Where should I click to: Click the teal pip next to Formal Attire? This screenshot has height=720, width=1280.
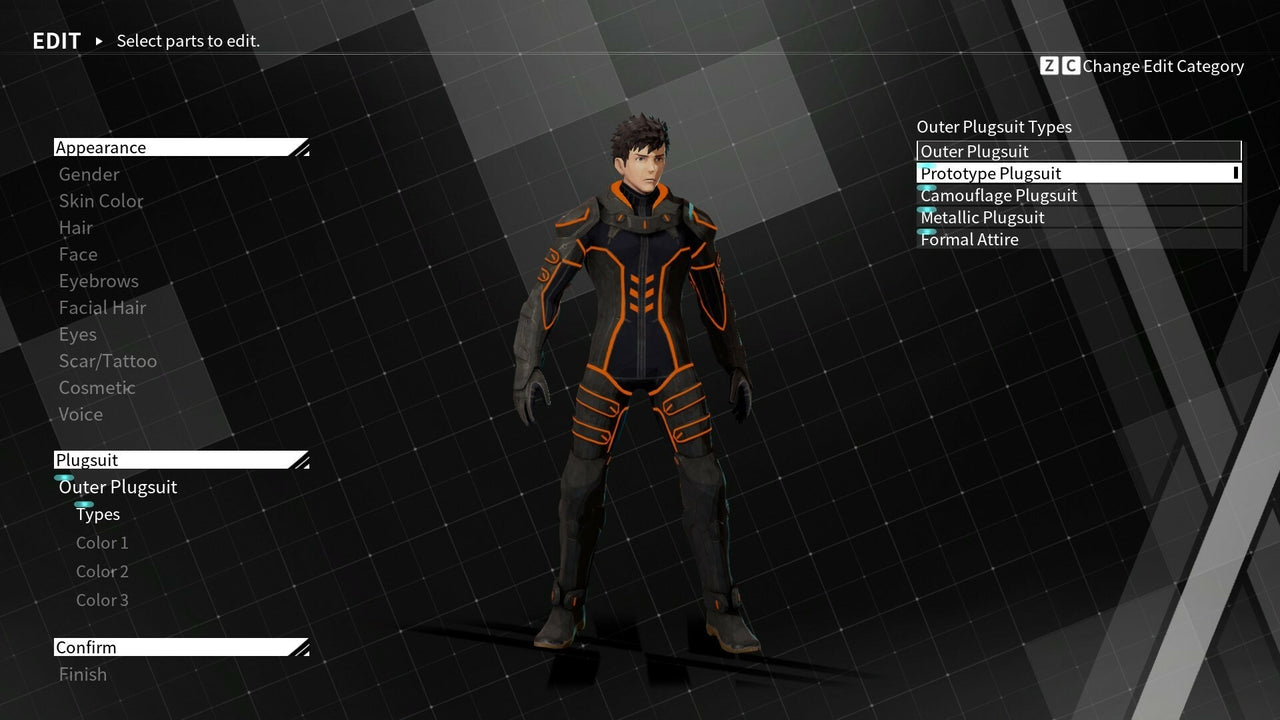click(924, 231)
